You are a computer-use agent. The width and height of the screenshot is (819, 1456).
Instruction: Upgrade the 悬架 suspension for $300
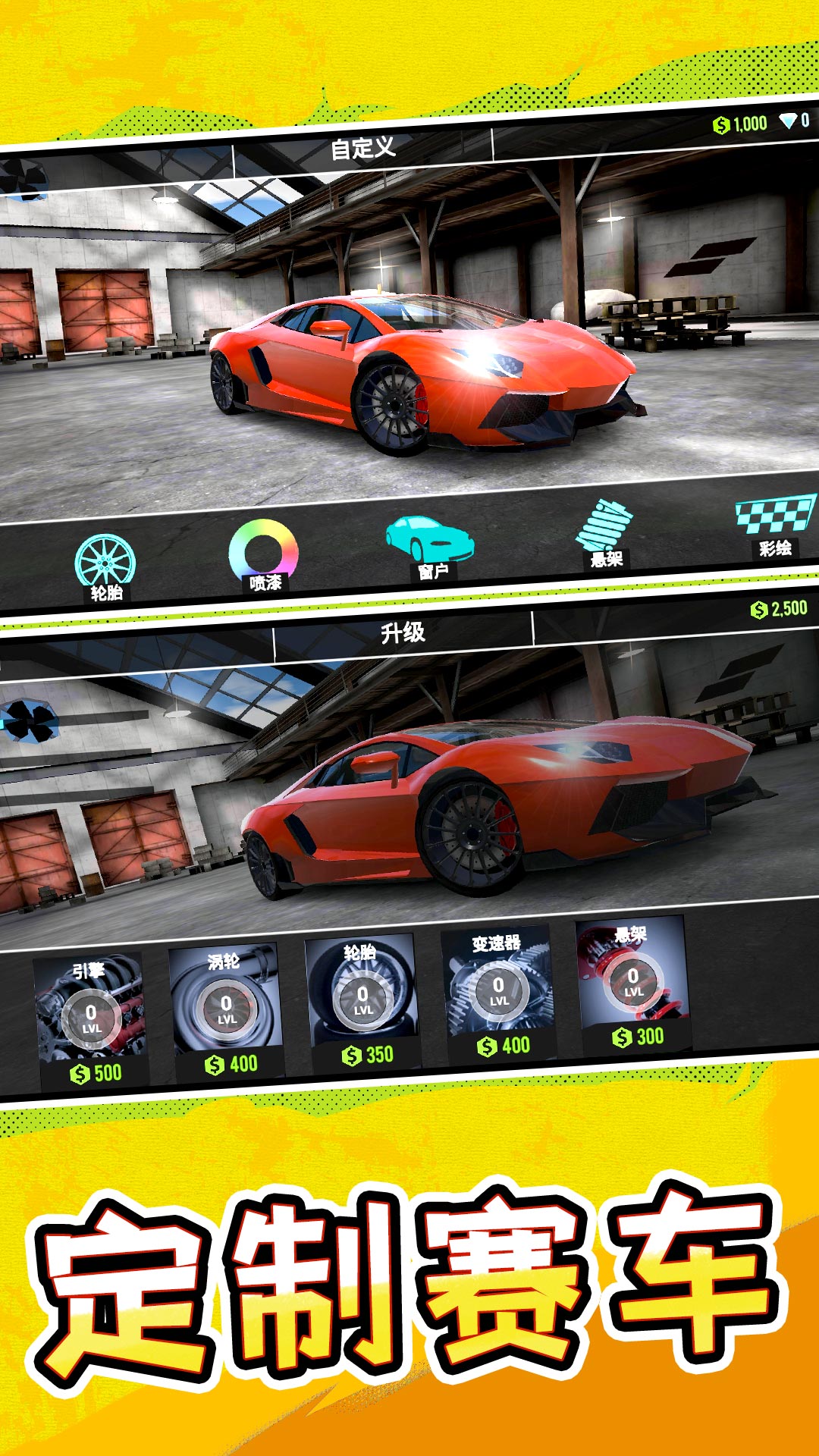(633, 982)
